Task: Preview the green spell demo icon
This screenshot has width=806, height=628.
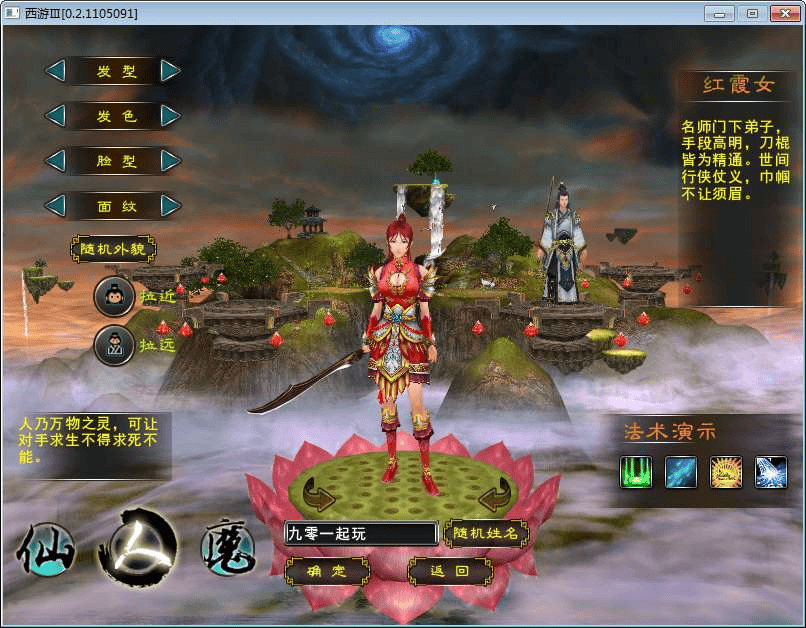Action: (x=635, y=472)
